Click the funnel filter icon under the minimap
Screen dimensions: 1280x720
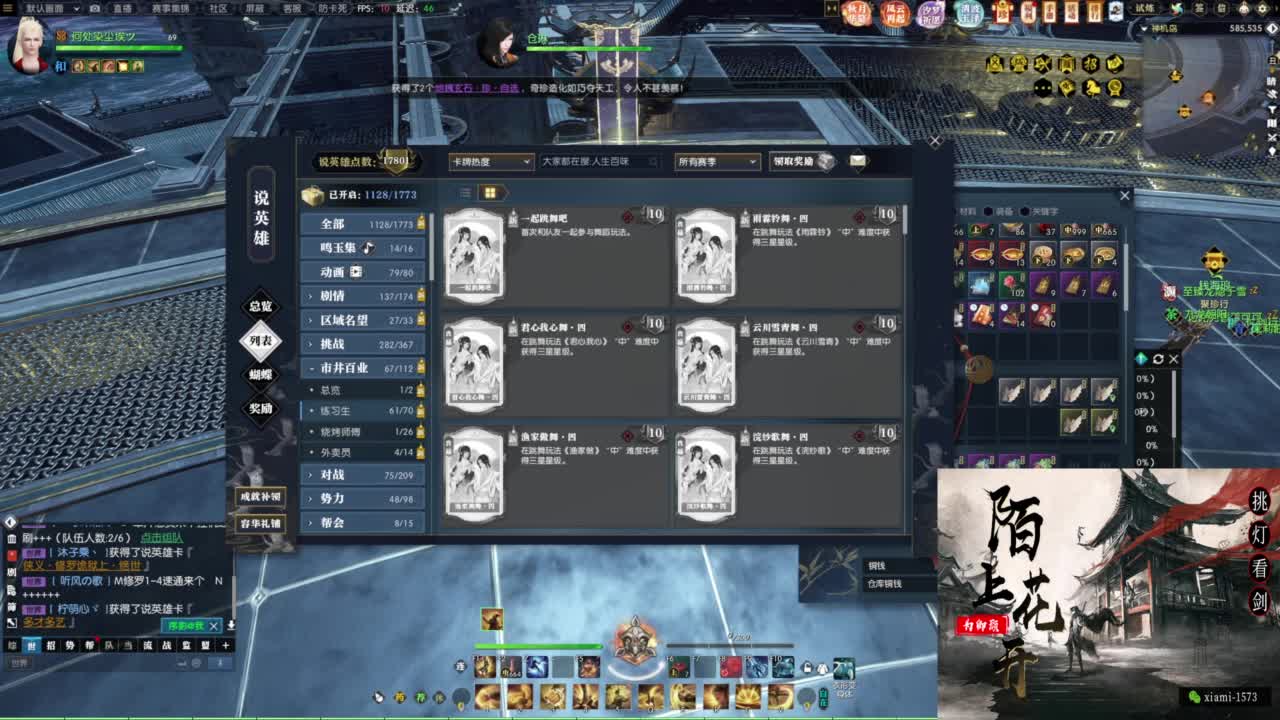click(1272, 110)
